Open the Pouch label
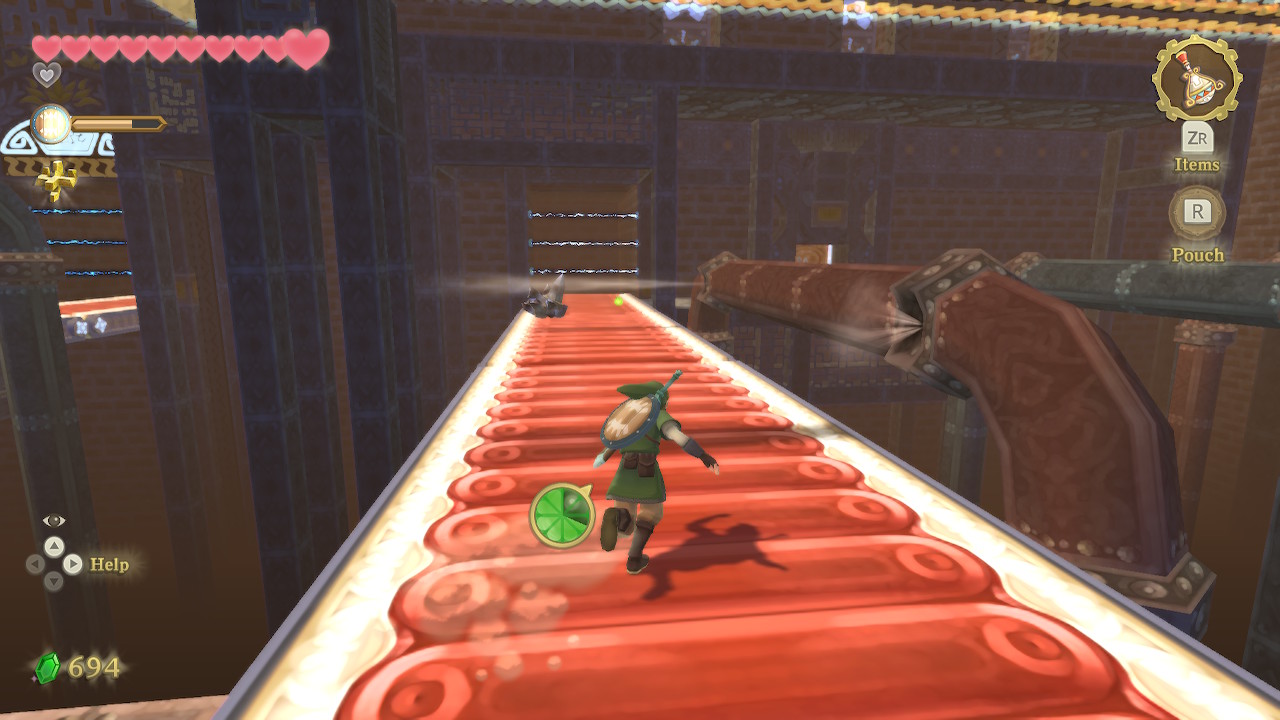 tap(1197, 255)
